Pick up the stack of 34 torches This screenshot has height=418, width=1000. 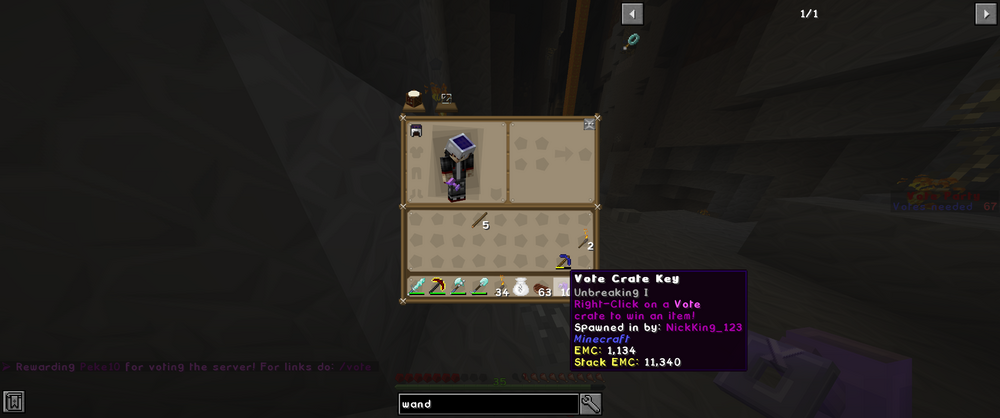click(500, 287)
